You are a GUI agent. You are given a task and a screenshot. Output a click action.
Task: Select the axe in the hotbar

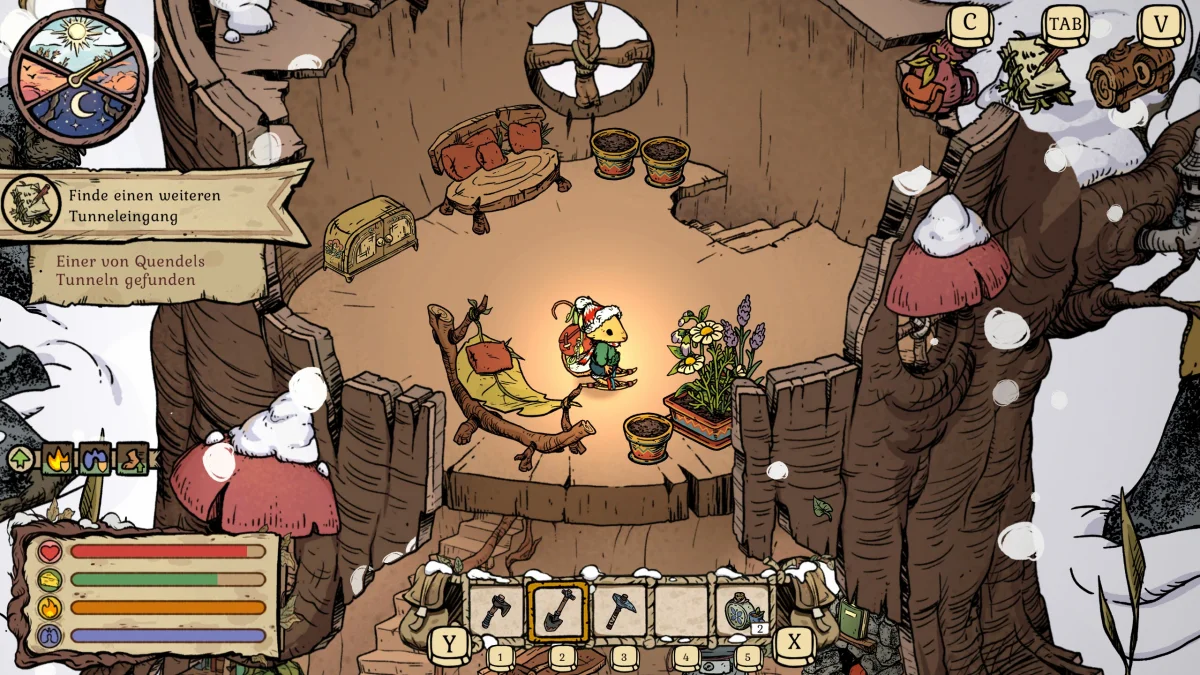click(497, 609)
